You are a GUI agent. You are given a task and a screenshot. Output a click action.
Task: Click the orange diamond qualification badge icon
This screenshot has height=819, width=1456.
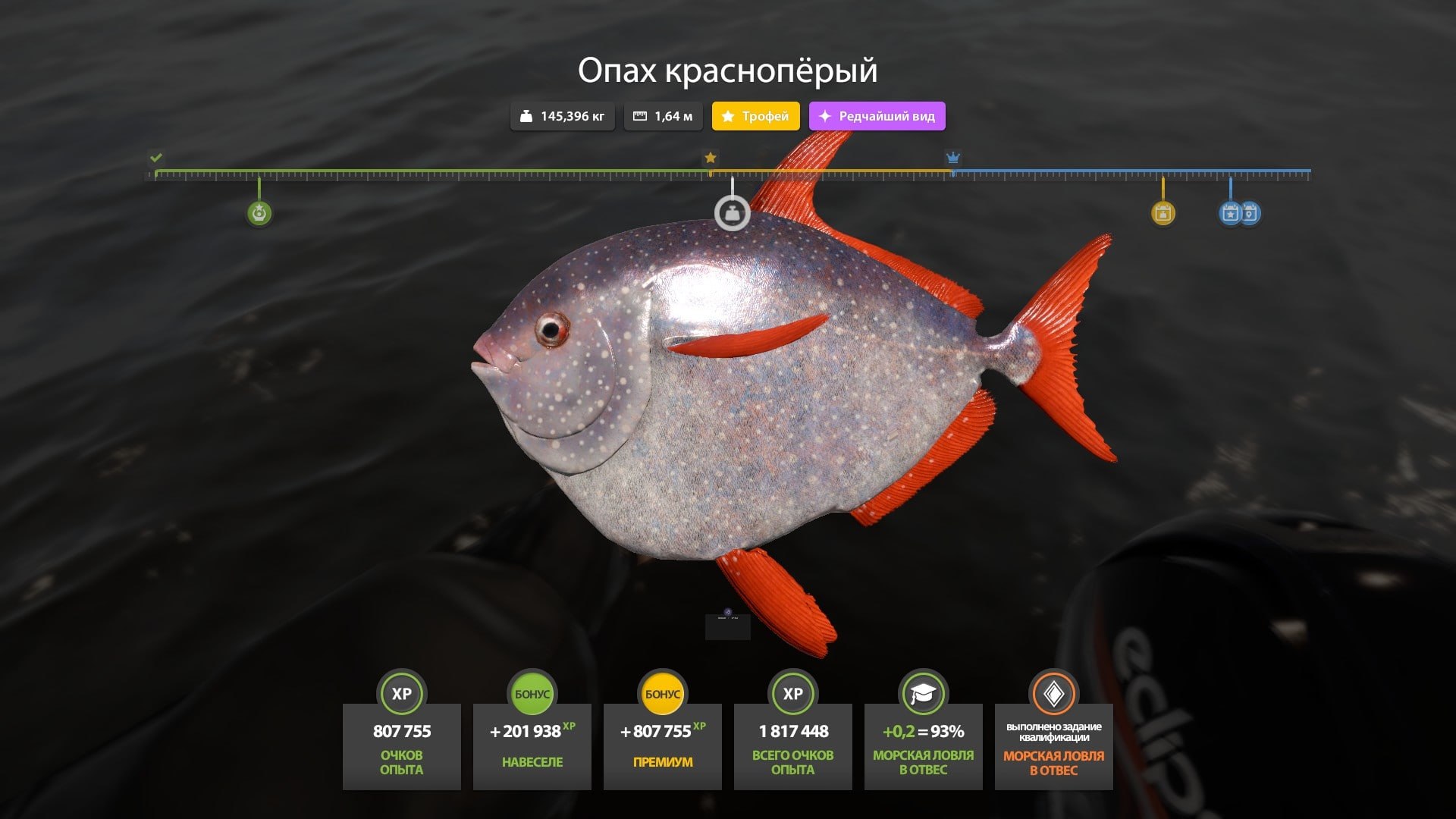click(x=1053, y=692)
